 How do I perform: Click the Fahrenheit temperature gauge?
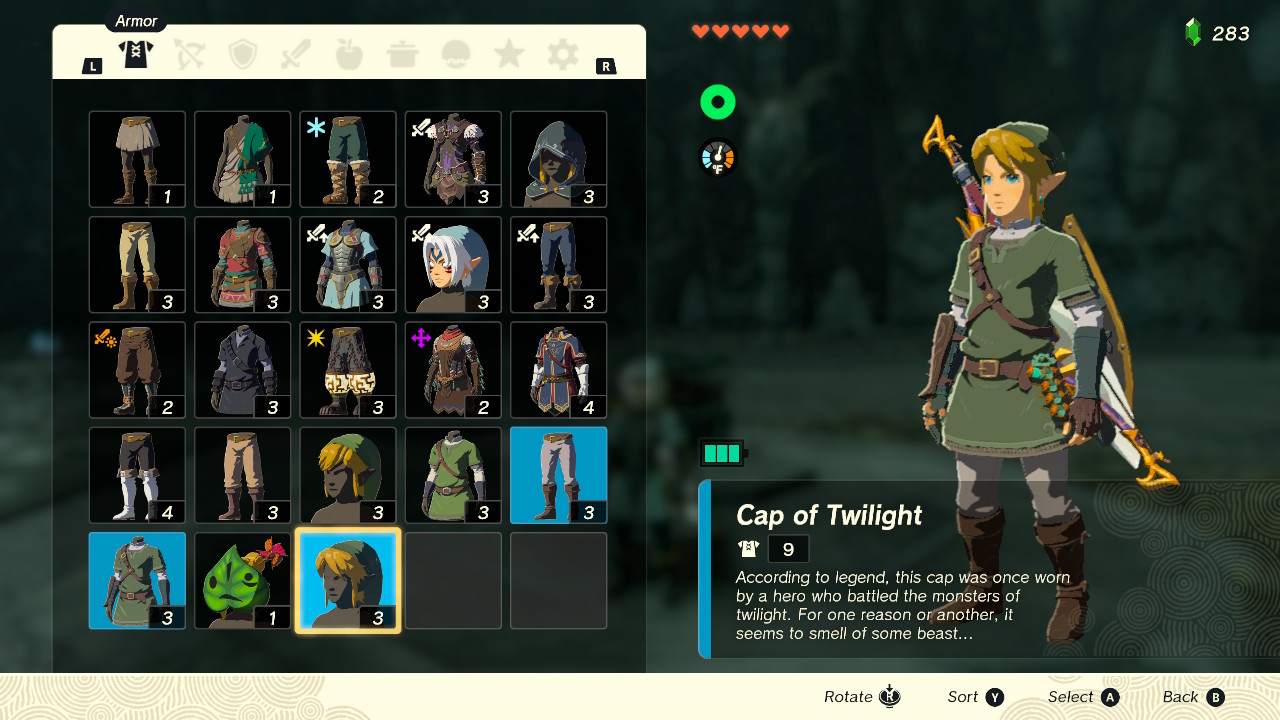pos(717,157)
